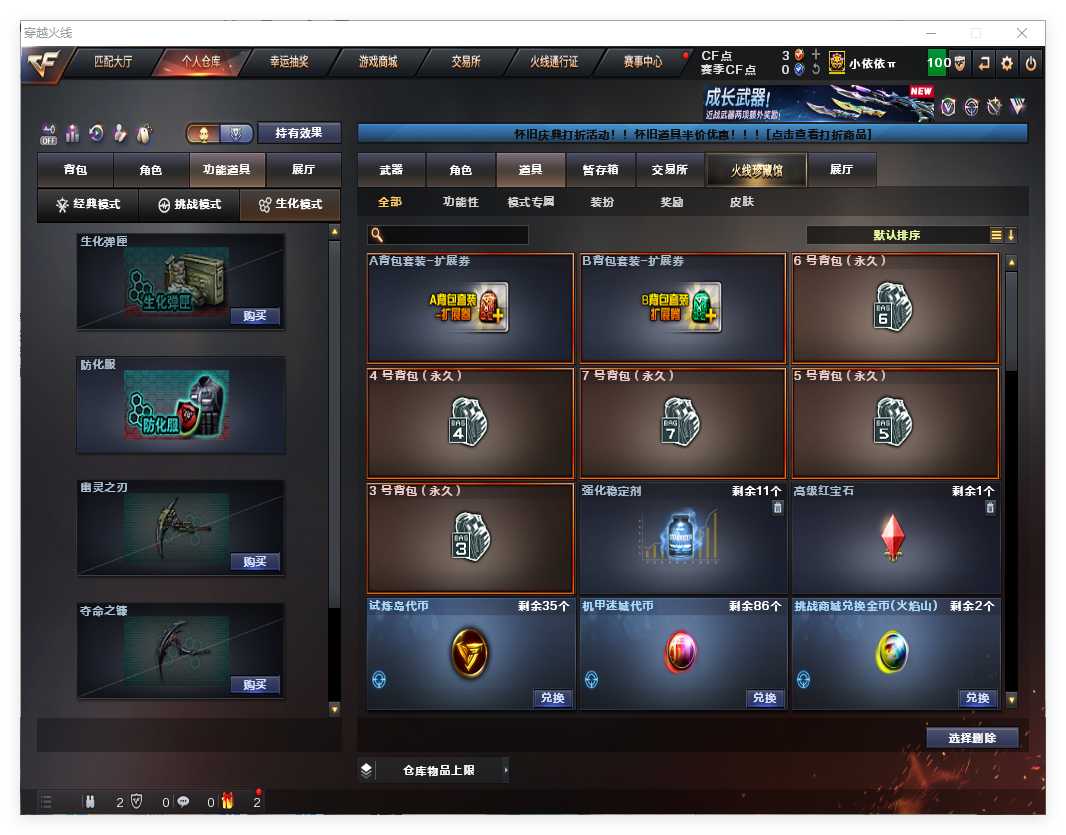This screenshot has width=1066, height=835.
Task: Open the 火线珍藏馆 collection tab
Action: (x=756, y=170)
